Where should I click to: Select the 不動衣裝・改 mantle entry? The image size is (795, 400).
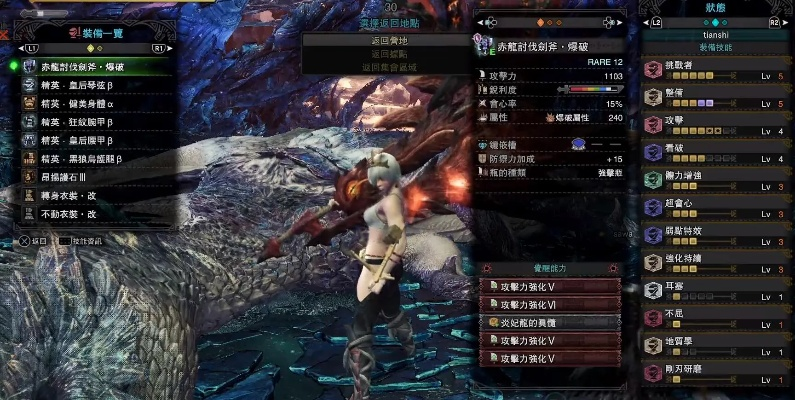pos(95,214)
